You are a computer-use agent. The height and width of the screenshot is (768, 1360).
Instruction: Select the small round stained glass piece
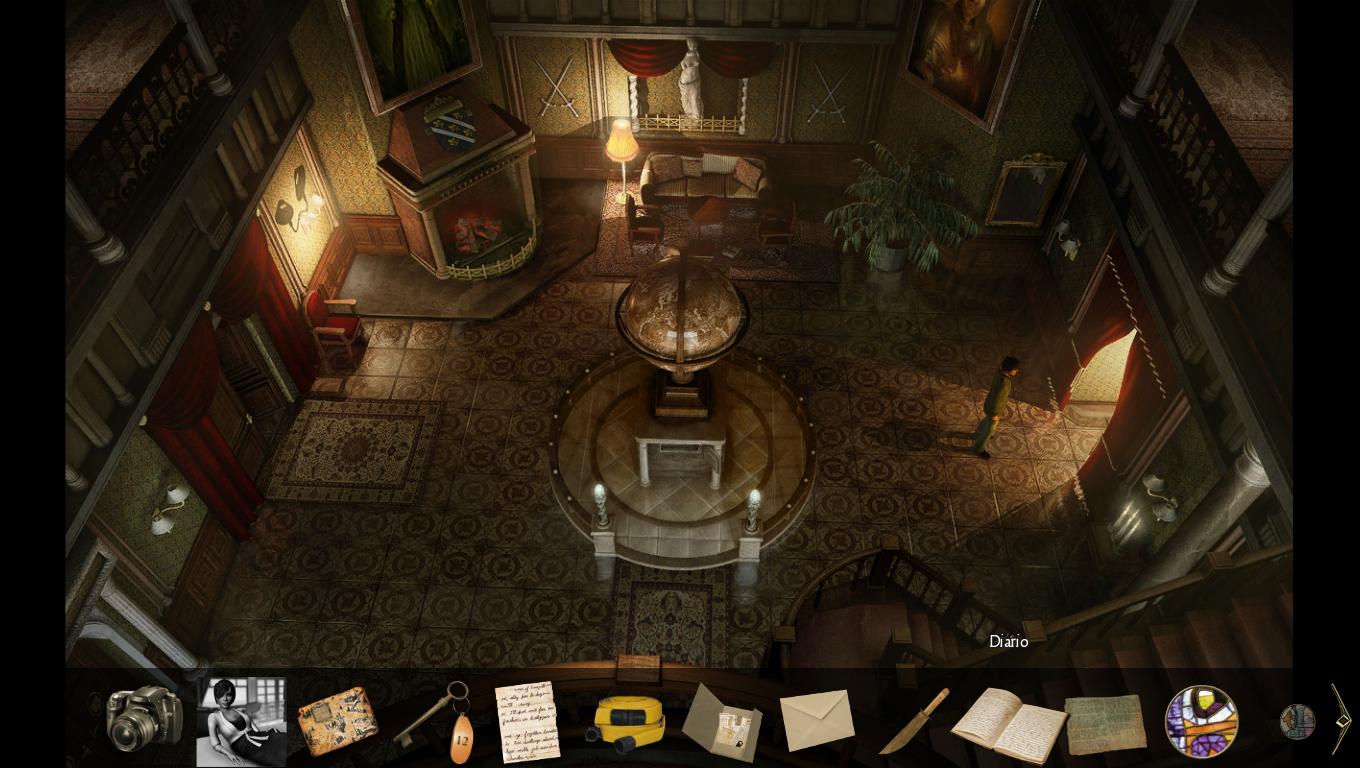1297,722
